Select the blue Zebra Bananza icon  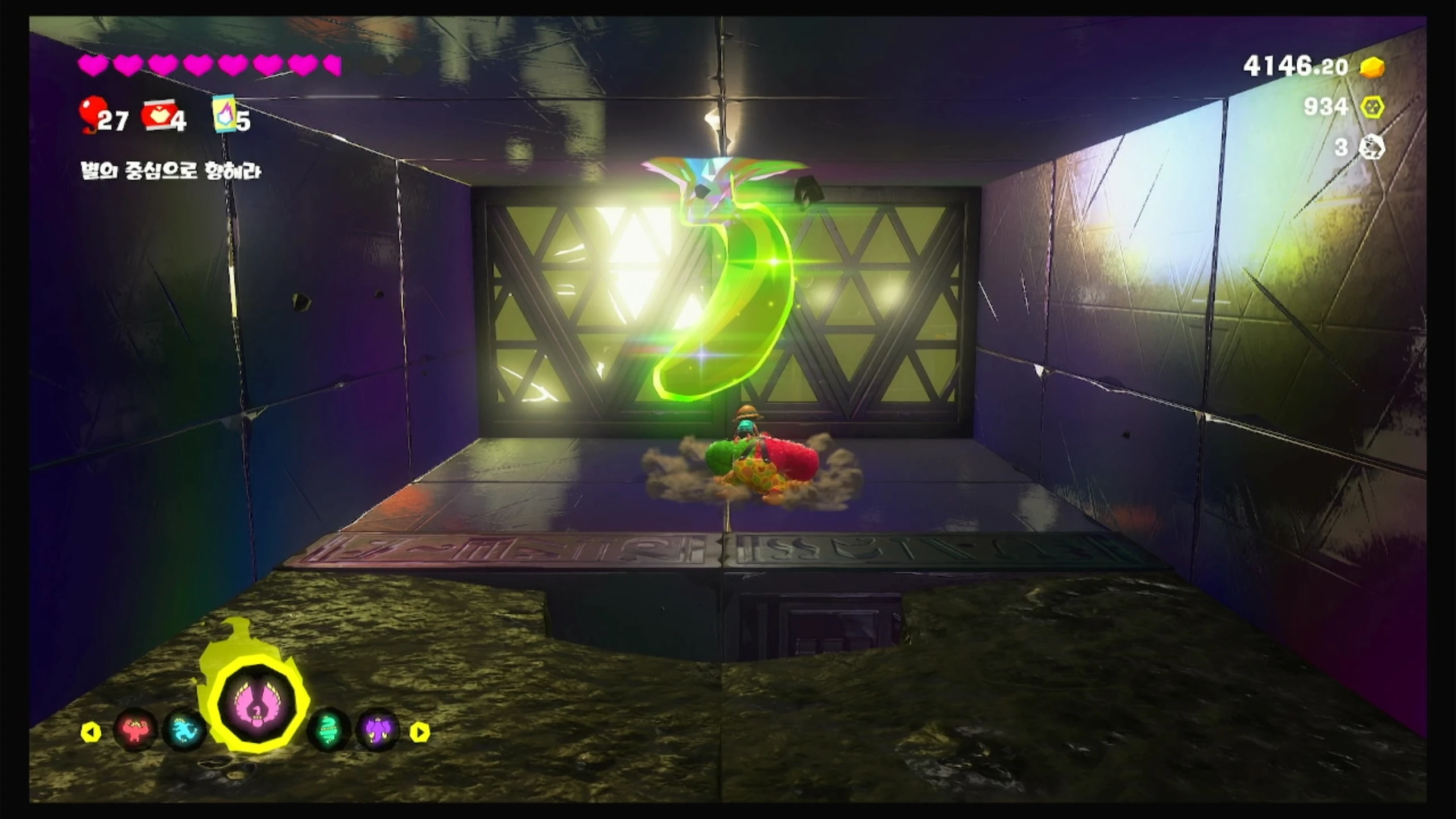(184, 730)
